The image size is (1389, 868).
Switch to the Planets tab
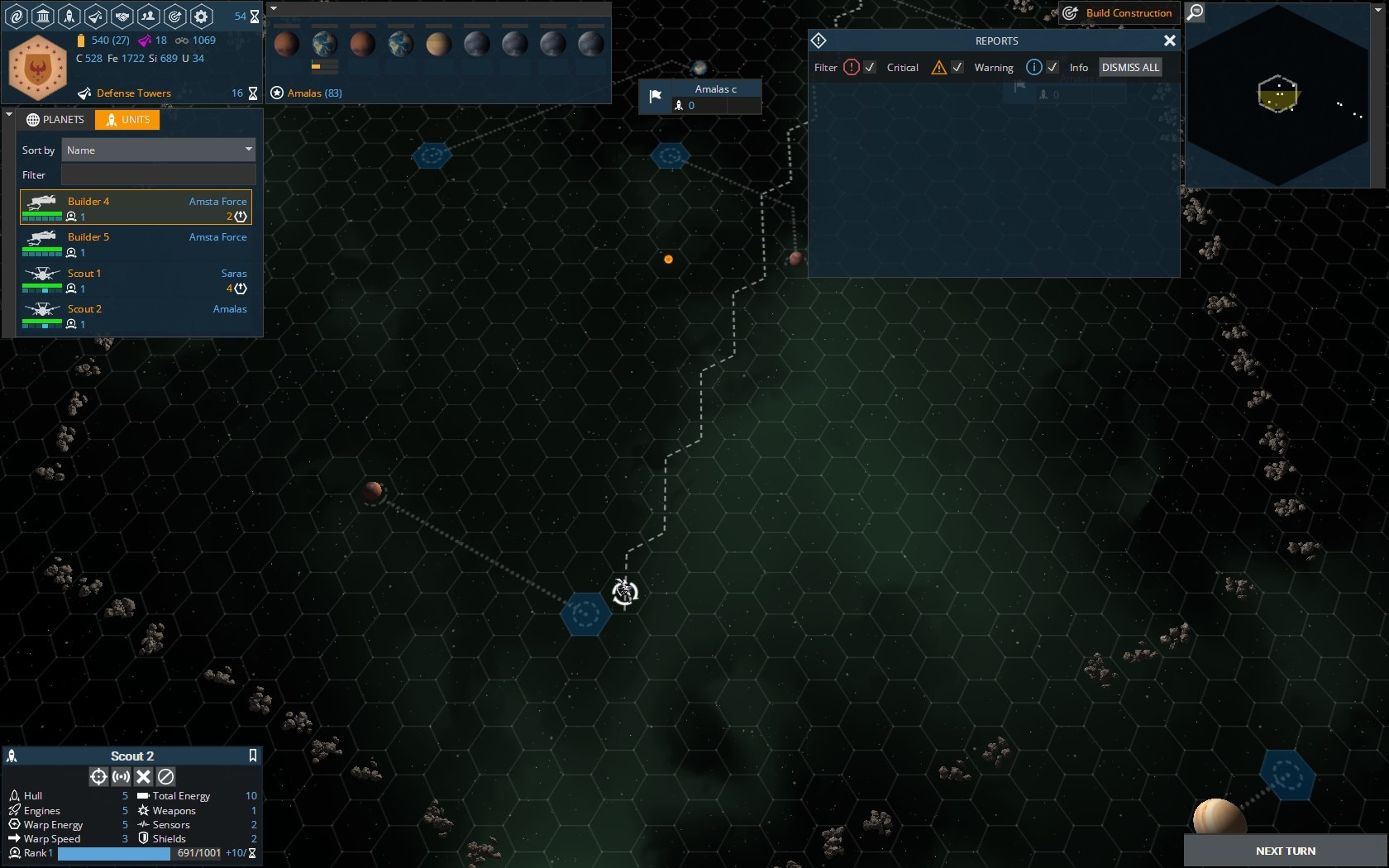click(55, 120)
